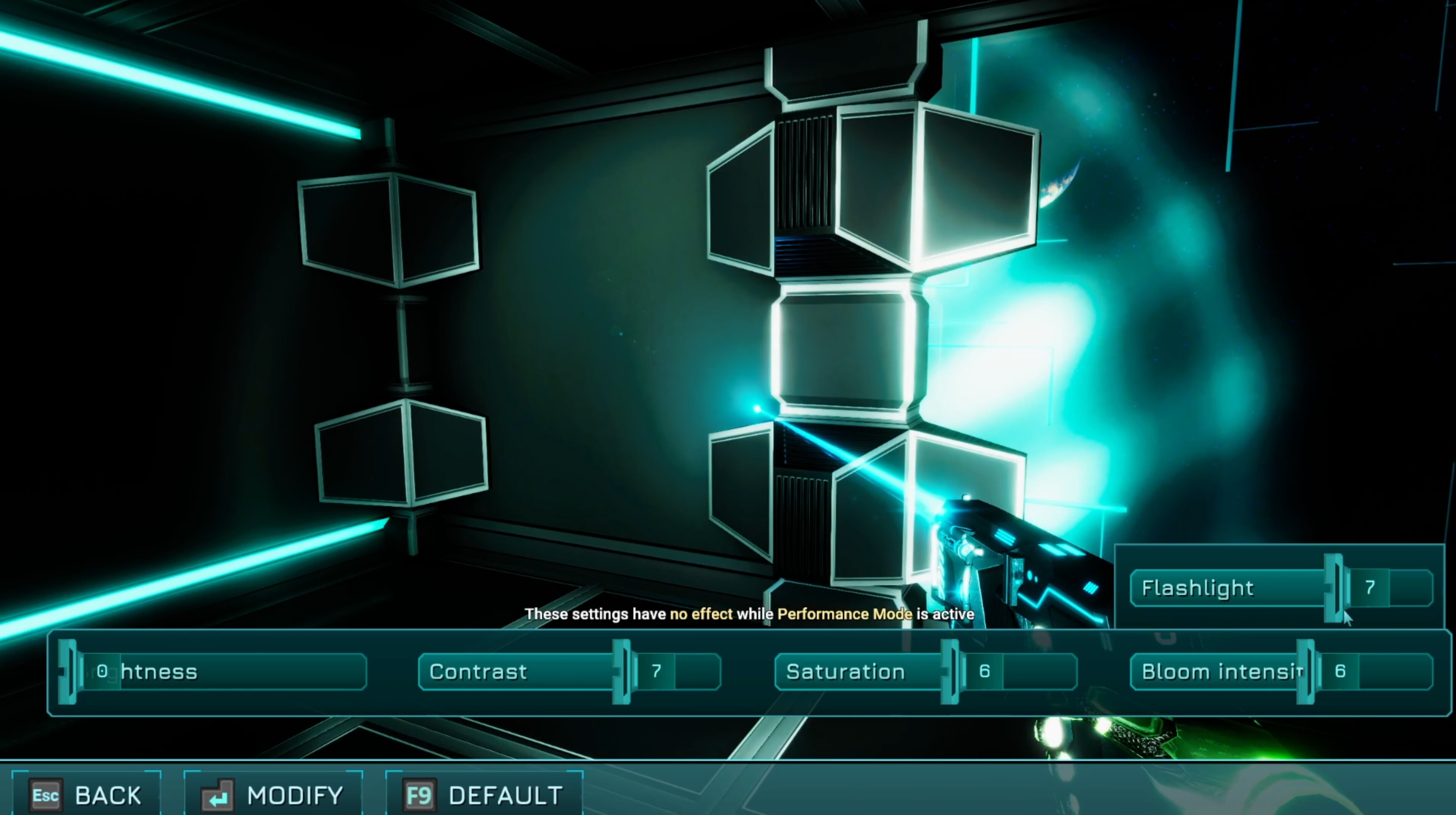Select the Saturation label
The width and height of the screenshot is (1456, 815).
click(846, 672)
